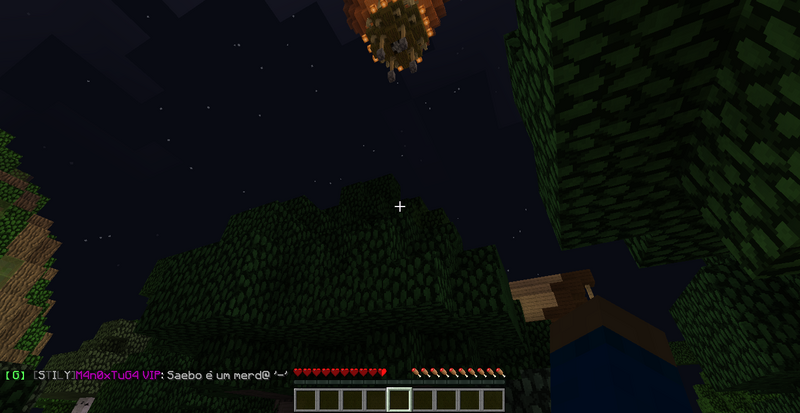Select the highlighted hotbar slot
Screen dimensions: 800x413
coord(399,400)
